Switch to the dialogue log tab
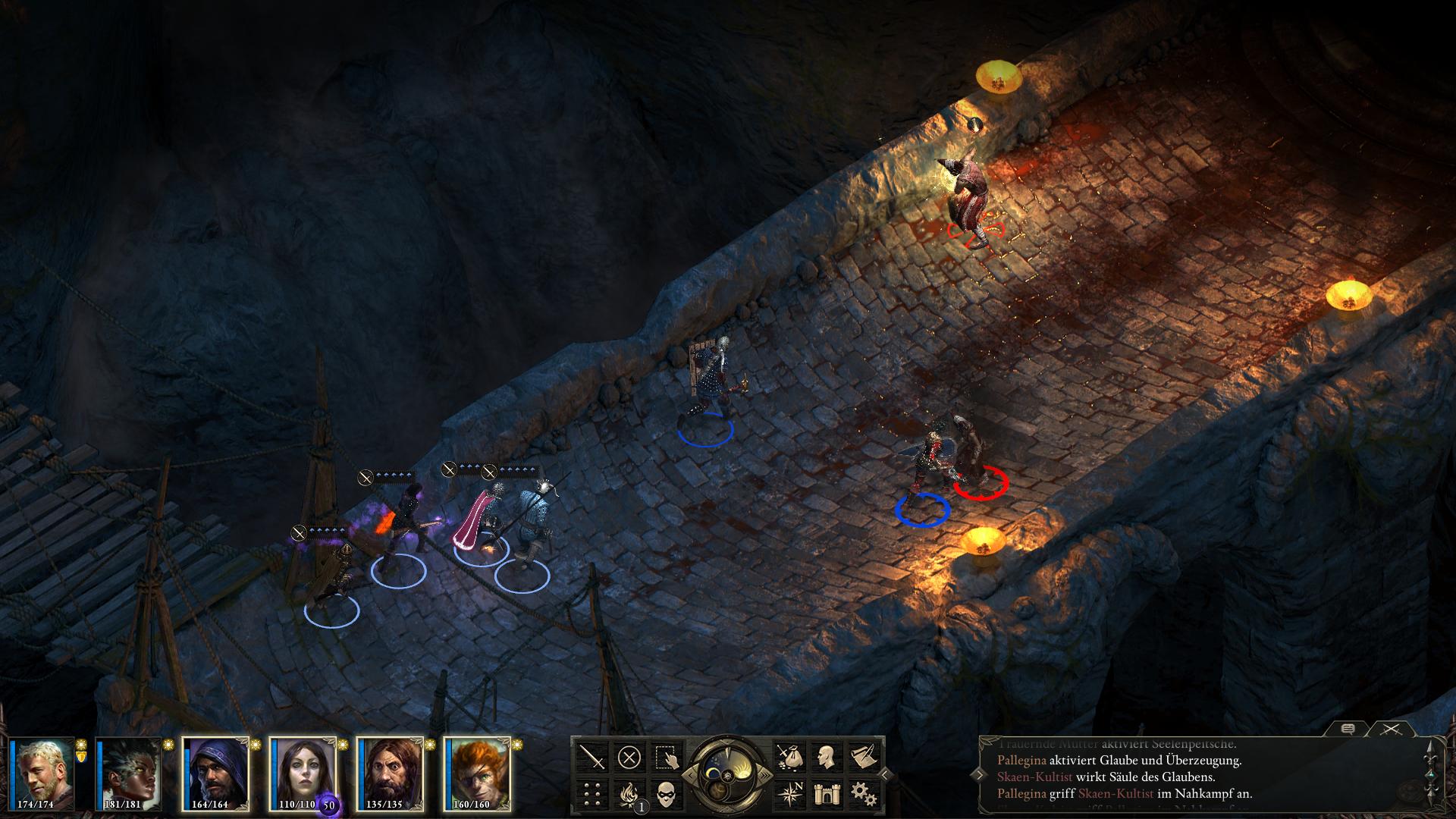The width and height of the screenshot is (1456, 819). [x=1348, y=730]
